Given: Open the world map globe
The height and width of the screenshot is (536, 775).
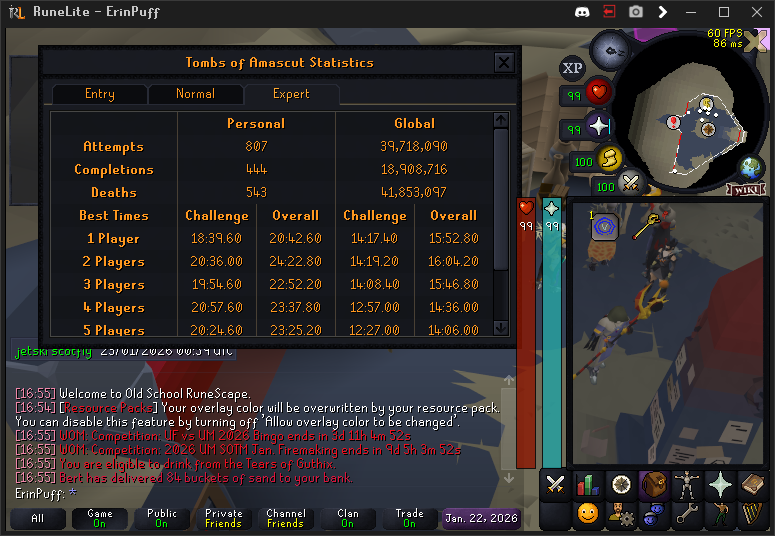Looking at the screenshot, I should click(750, 167).
